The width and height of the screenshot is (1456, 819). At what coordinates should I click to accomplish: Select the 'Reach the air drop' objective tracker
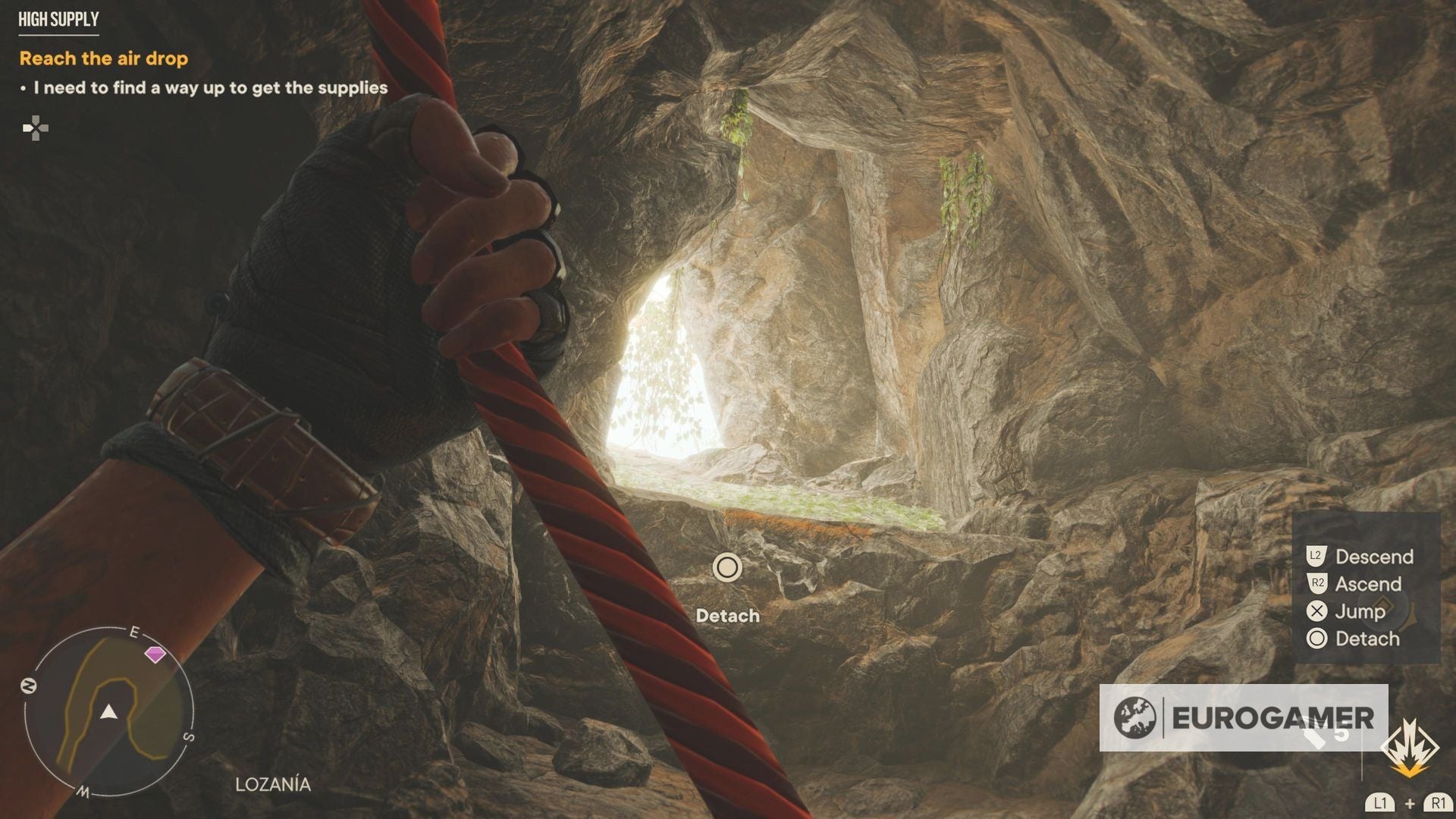coord(104,58)
